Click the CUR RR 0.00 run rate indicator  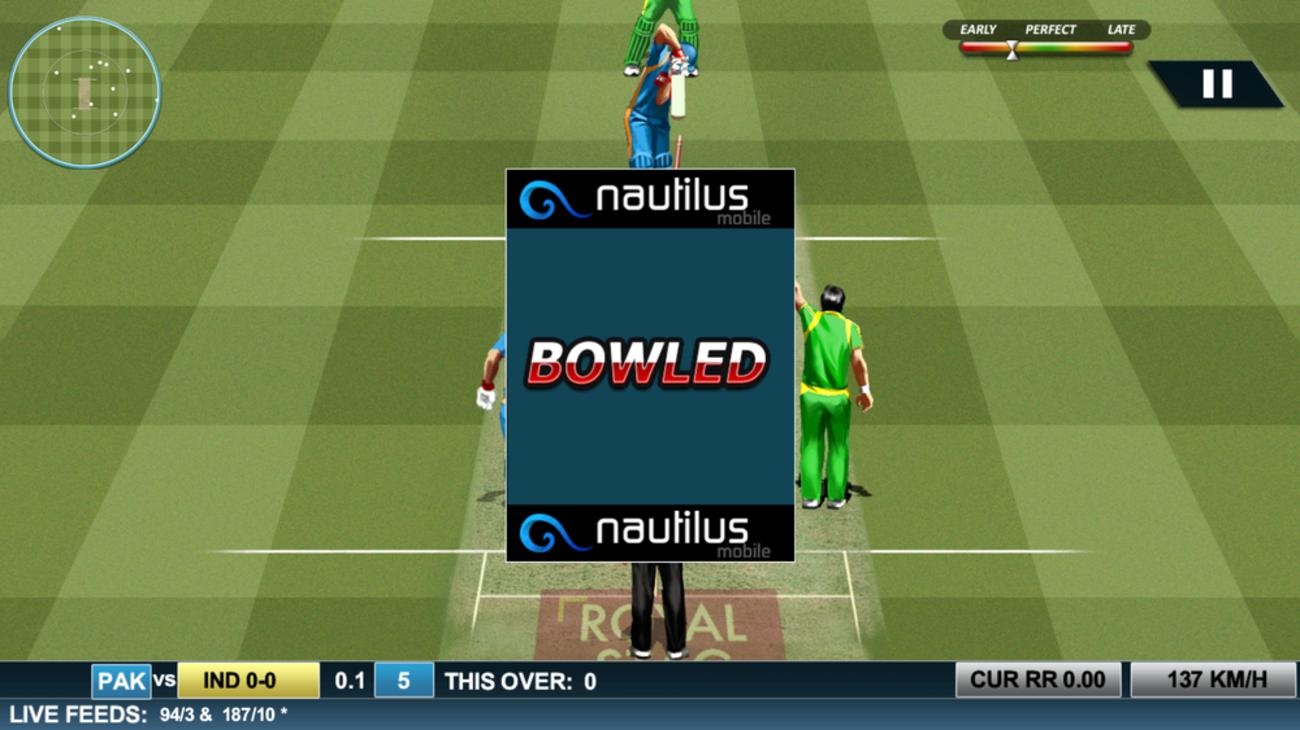1040,678
